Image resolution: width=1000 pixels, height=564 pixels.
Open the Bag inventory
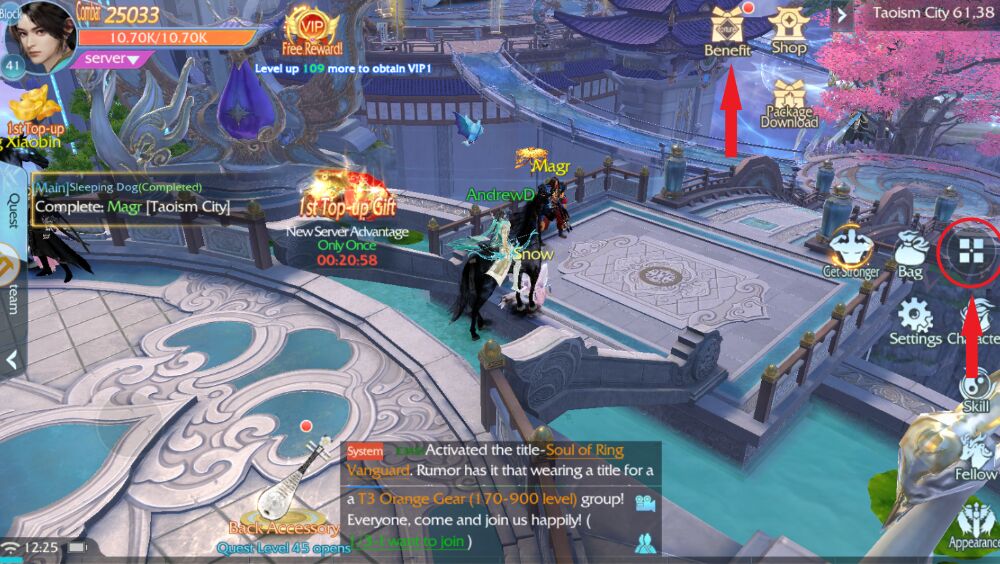click(x=910, y=254)
